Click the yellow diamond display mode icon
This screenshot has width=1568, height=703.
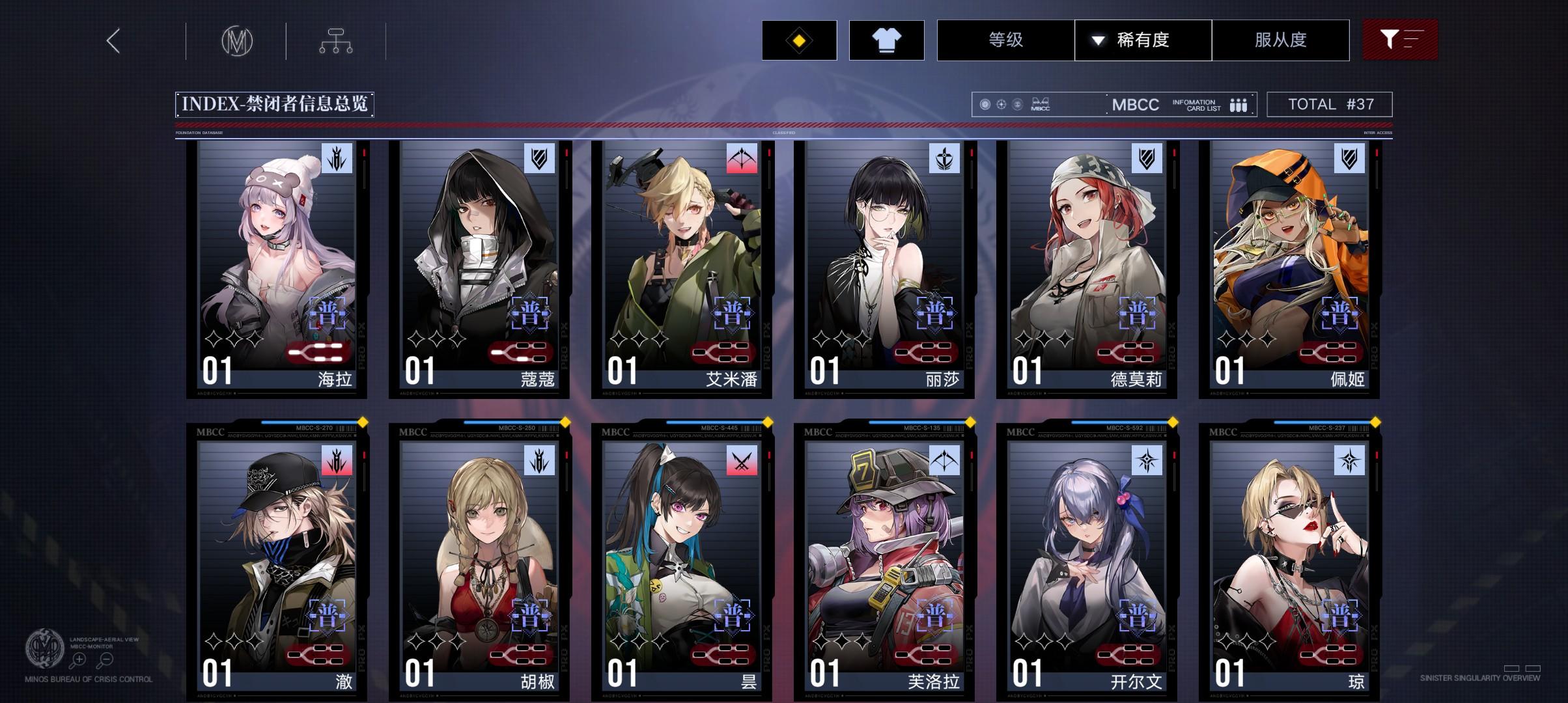tap(798, 40)
